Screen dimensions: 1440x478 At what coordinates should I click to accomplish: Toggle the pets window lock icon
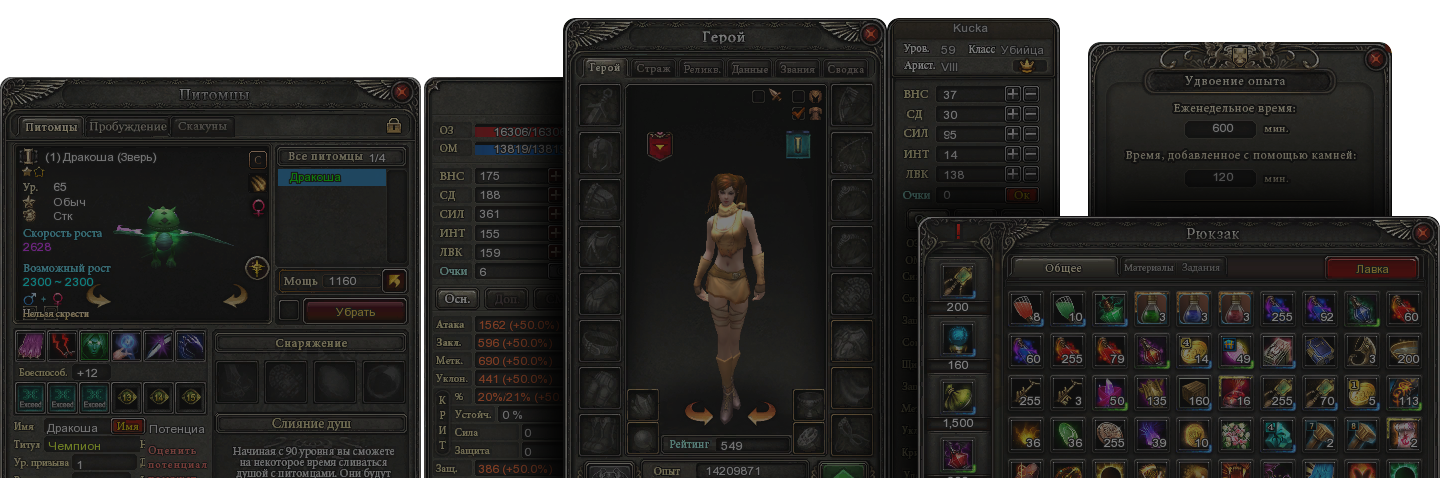pos(394,126)
